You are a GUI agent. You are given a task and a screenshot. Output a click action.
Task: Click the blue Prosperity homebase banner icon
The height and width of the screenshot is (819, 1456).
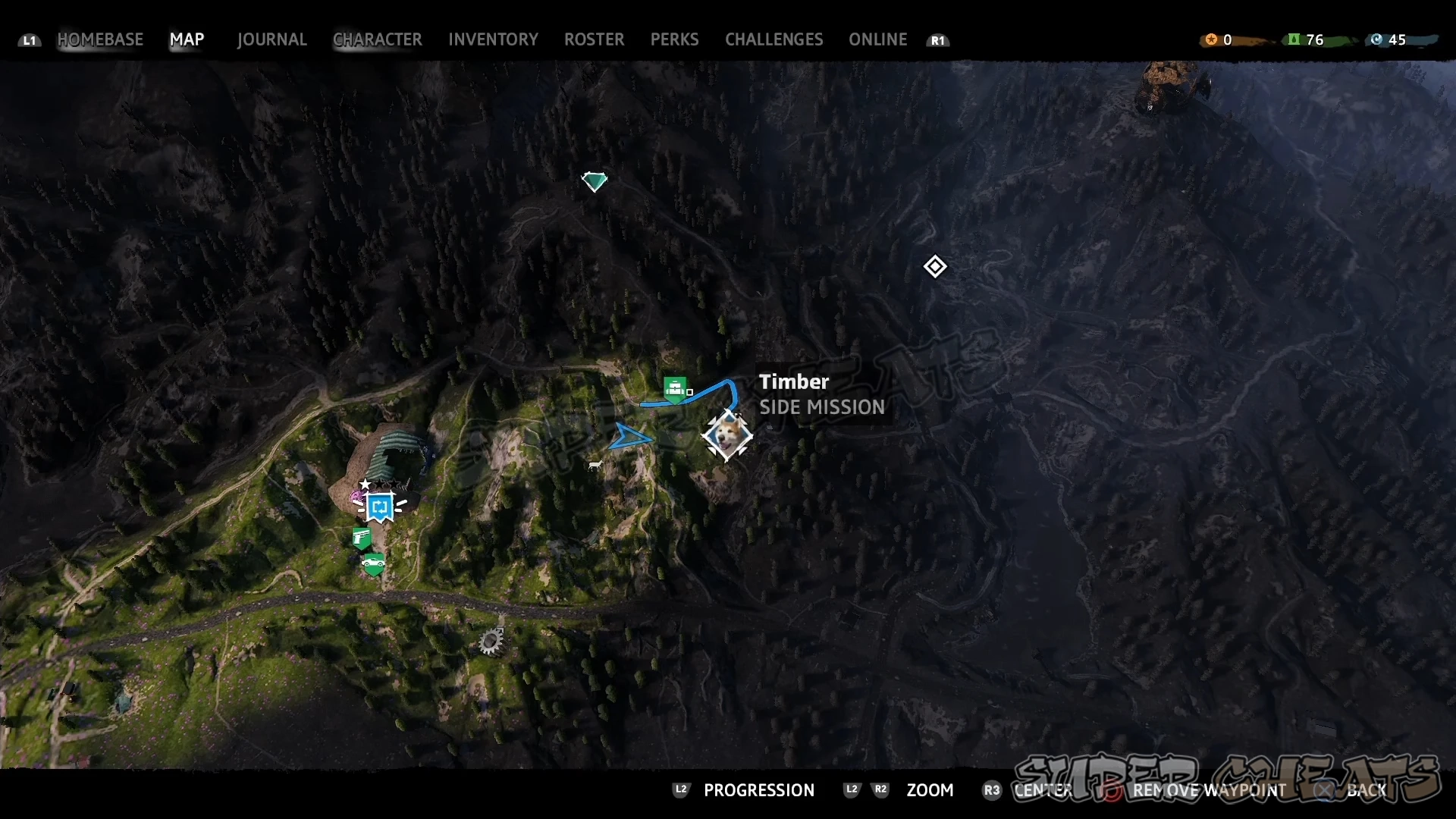[x=379, y=507]
